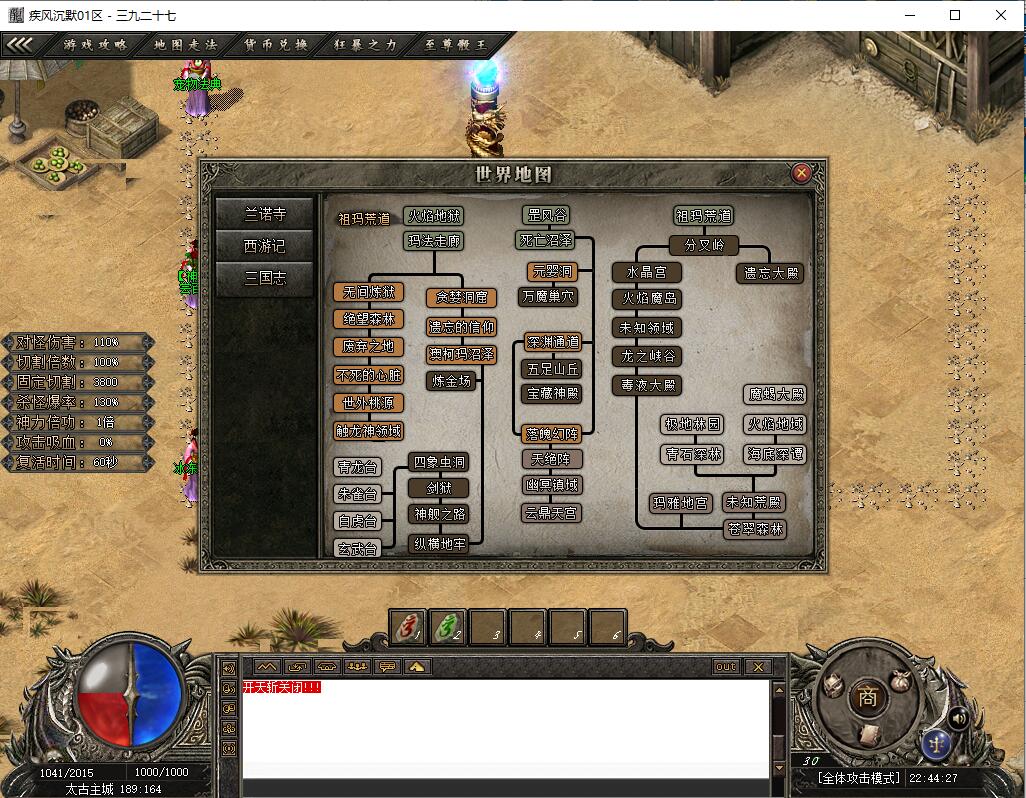The height and width of the screenshot is (798, 1026).
Task: Open the 游戏攻略 game guide menu
Action: click(95, 44)
